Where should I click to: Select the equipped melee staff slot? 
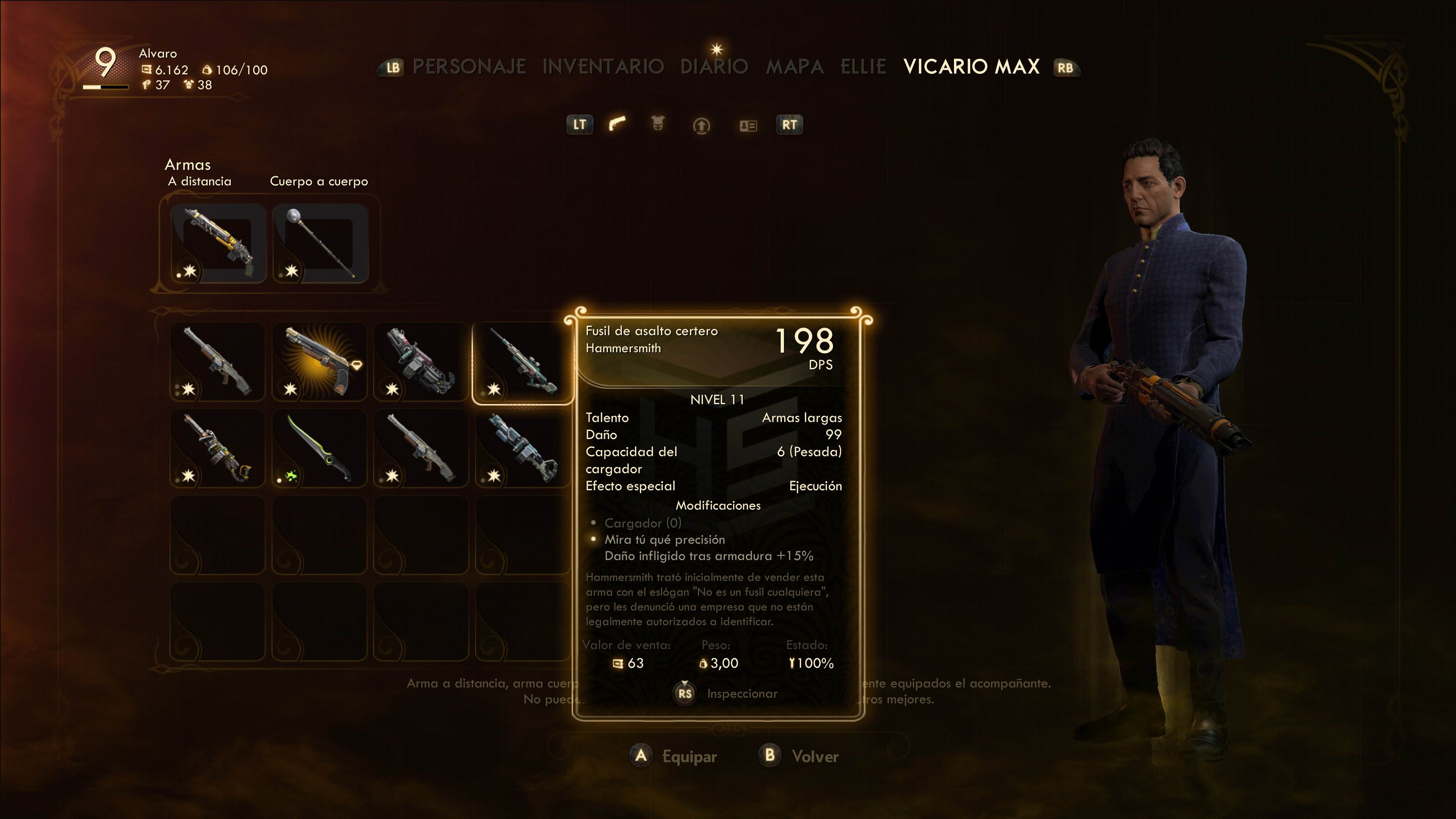point(320,243)
